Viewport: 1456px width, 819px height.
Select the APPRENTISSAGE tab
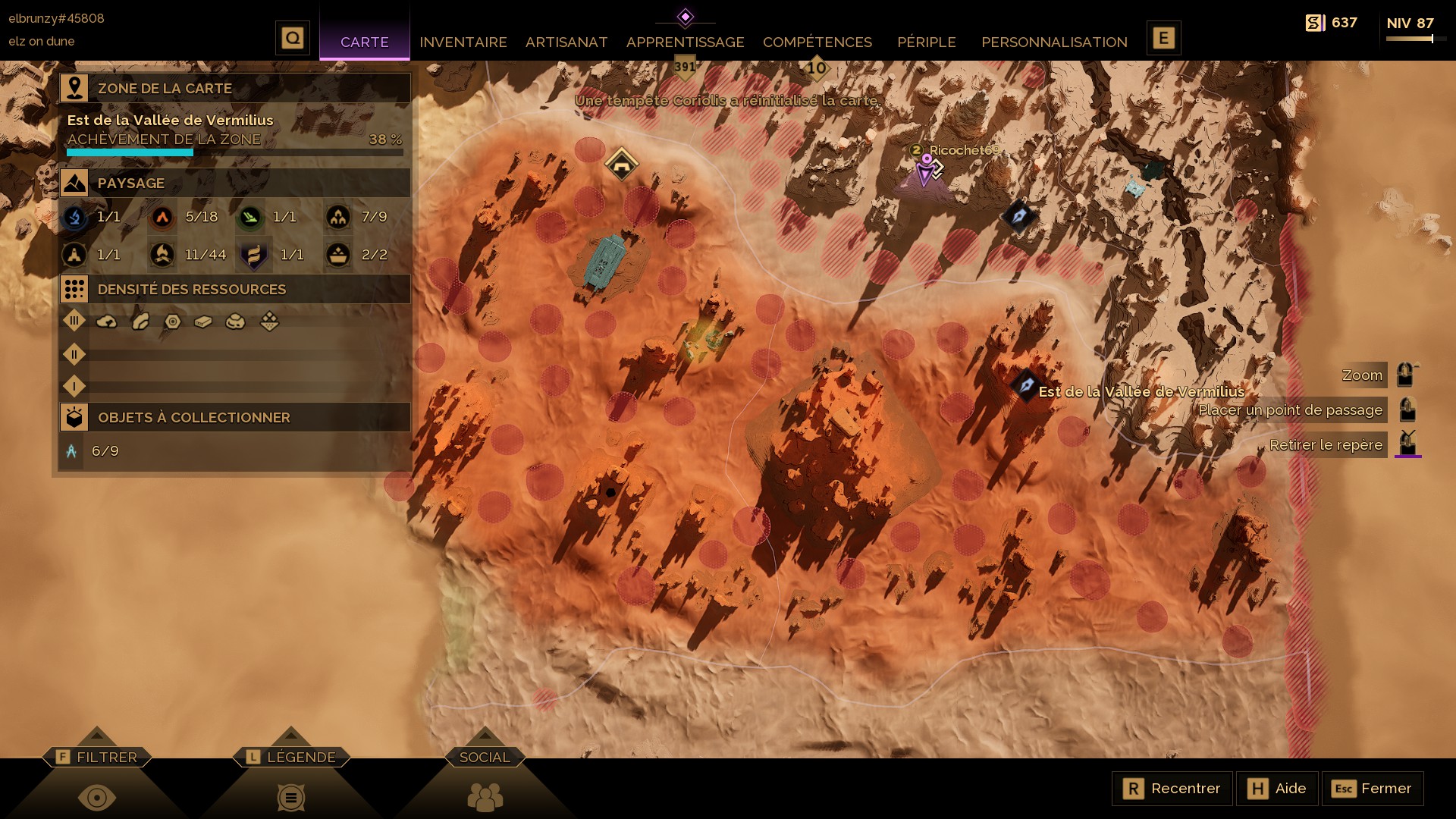tap(685, 42)
